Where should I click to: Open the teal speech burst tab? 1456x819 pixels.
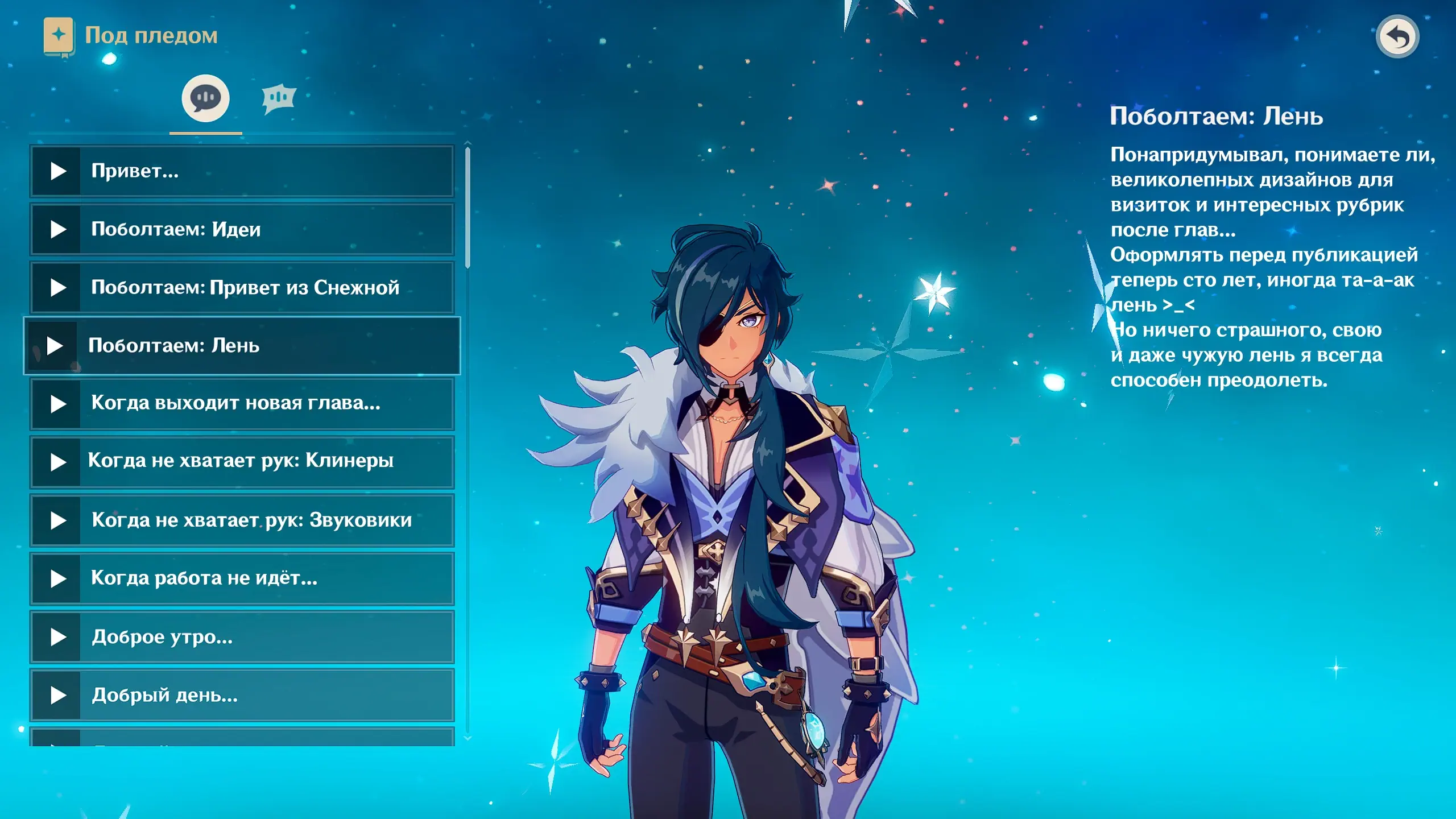pos(279,98)
